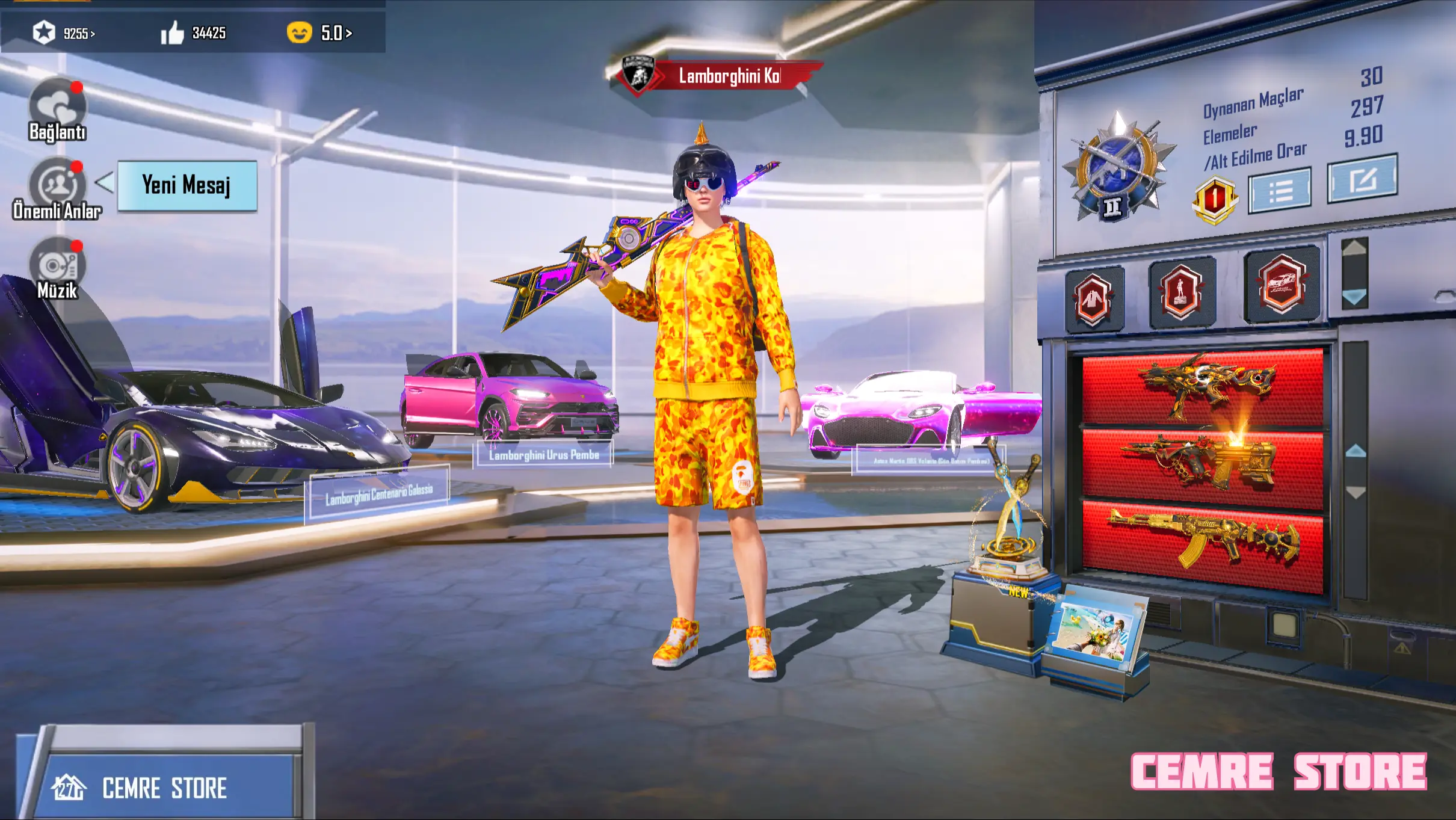Select the golden AKM weapon skin
Viewport: 1456px width, 820px height.
1202,542
